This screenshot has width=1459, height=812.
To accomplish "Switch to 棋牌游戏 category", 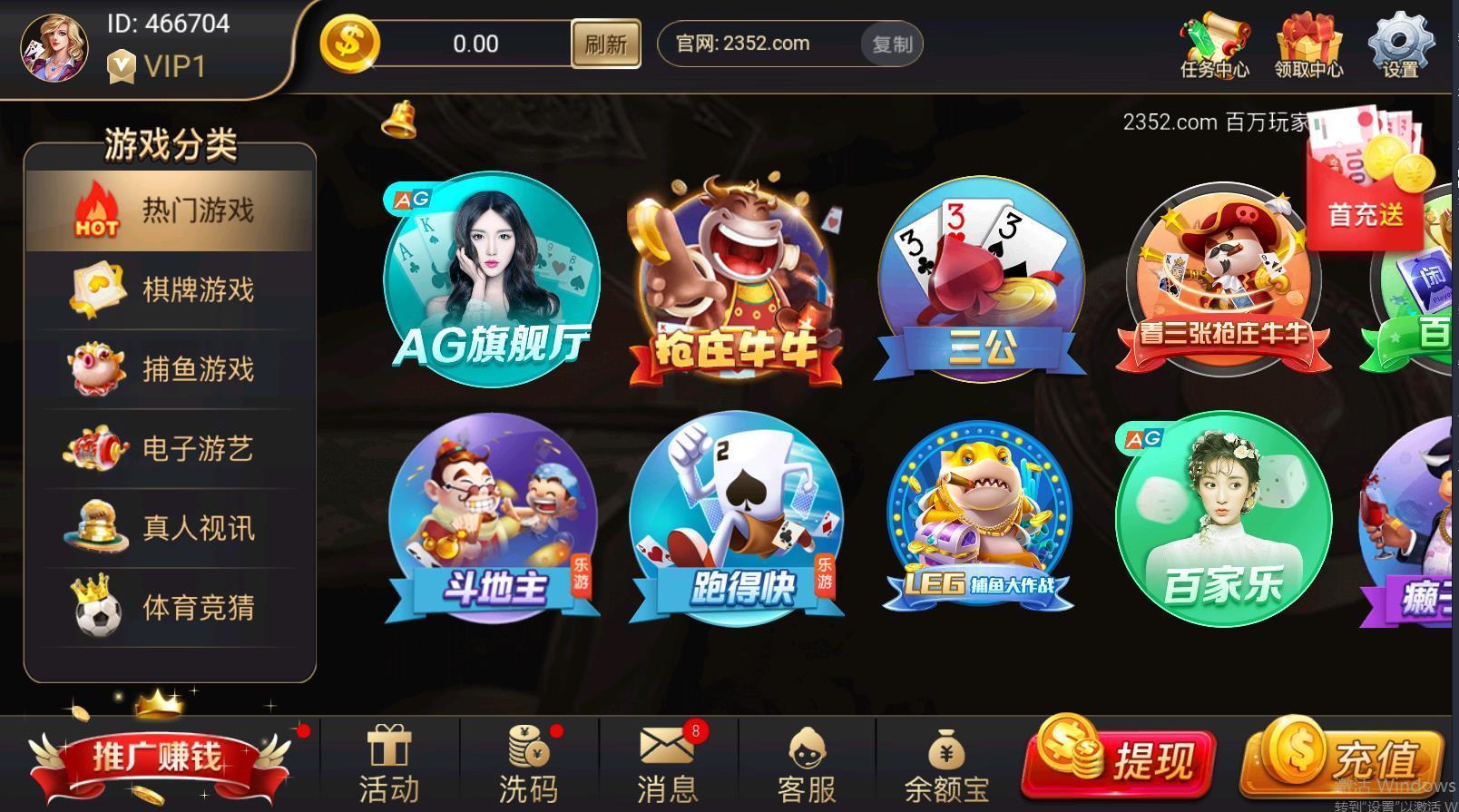I will [x=170, y=289].
